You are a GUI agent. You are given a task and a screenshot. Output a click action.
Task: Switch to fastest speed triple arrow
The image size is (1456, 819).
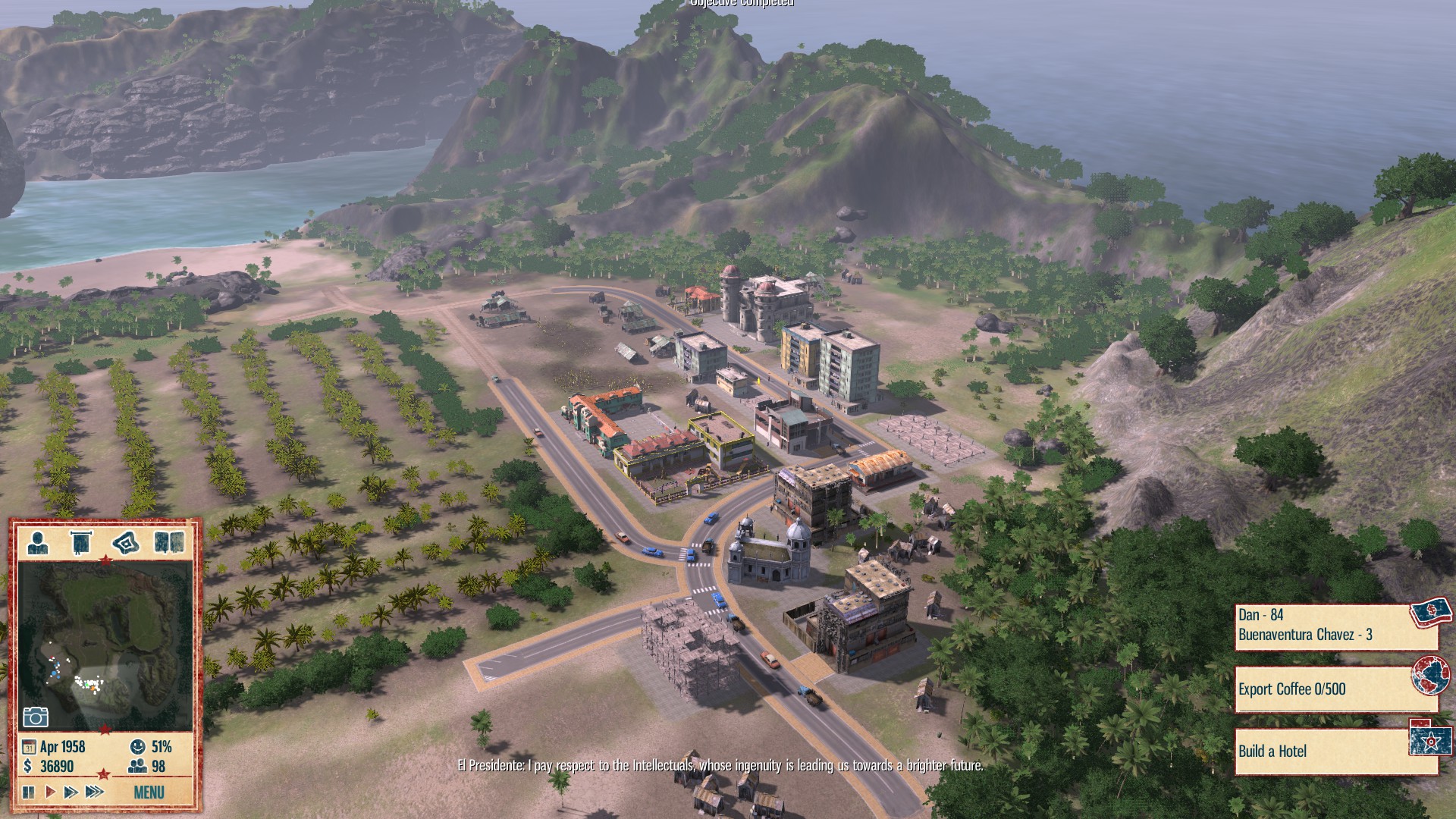coord(93,790)
